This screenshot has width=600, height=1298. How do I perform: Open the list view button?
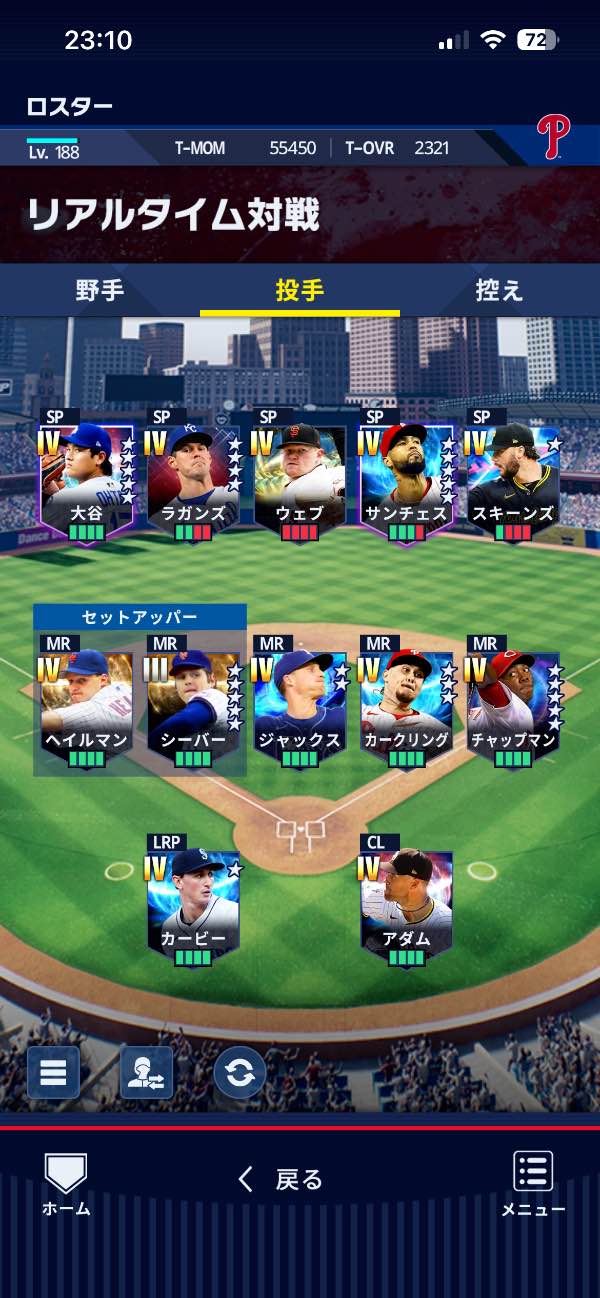[x=53, y=1073]
